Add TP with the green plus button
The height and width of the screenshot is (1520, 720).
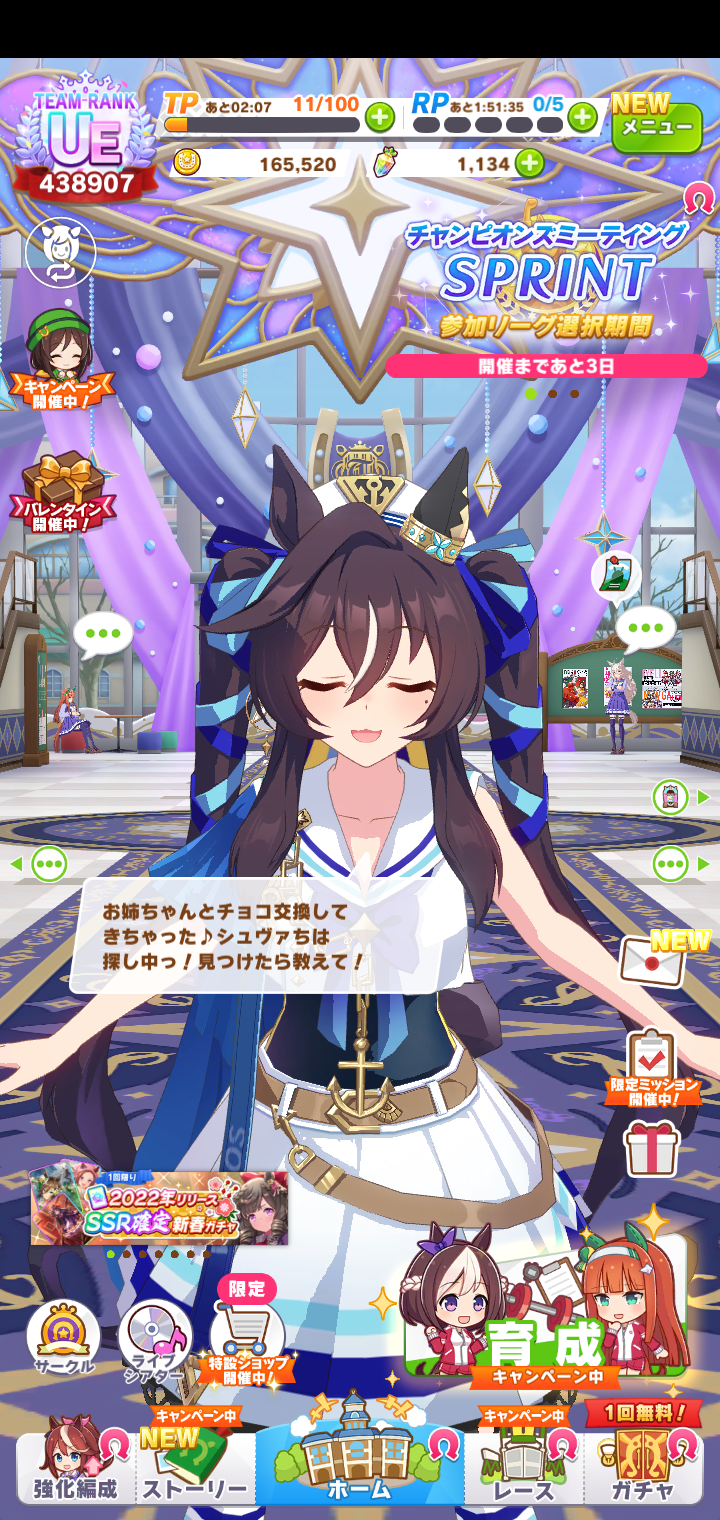coord(379,118)
